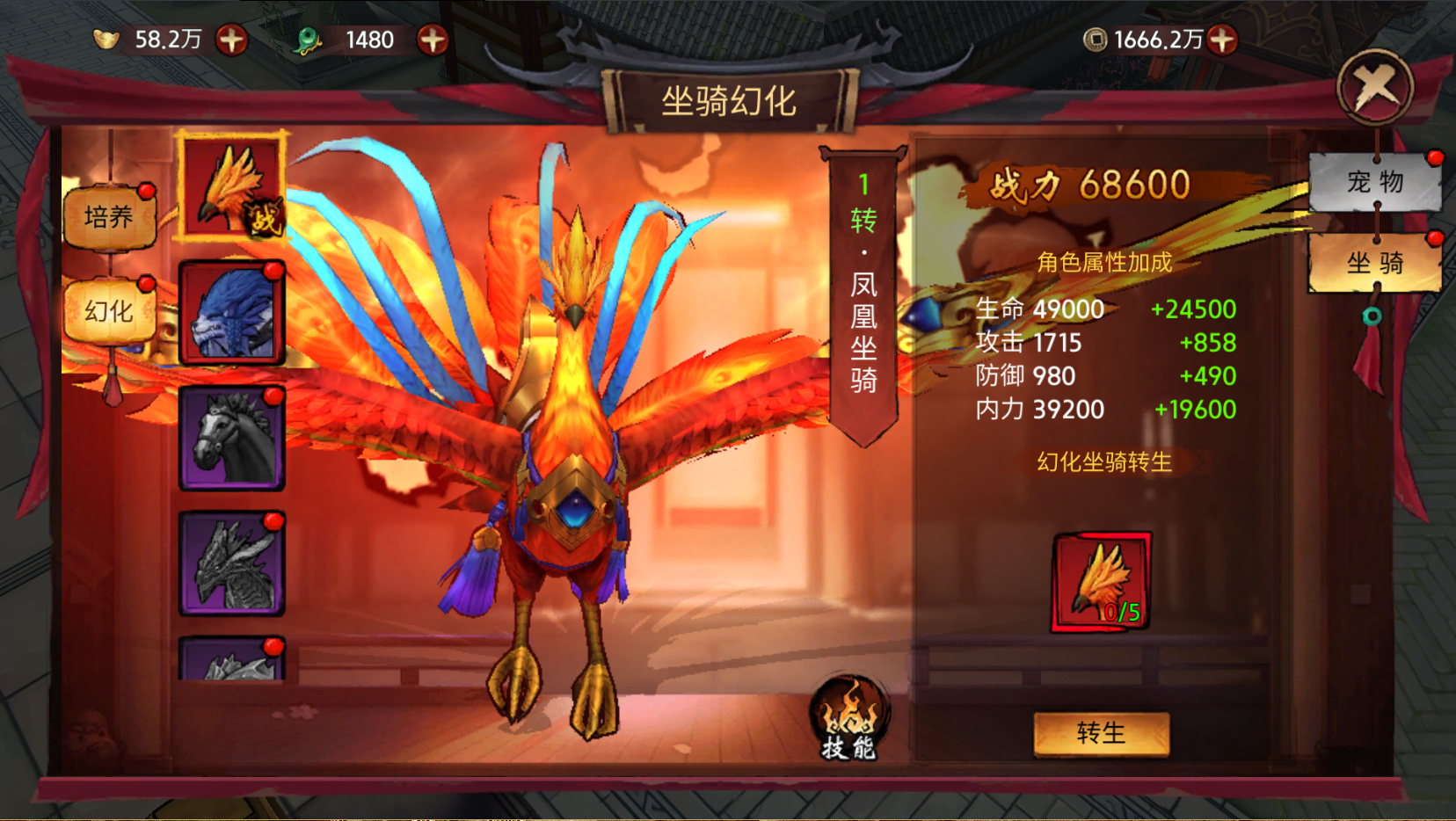Click the red dot on the blue wolf slot
The image size is (1456, 821).
click(x=274, y=272)
